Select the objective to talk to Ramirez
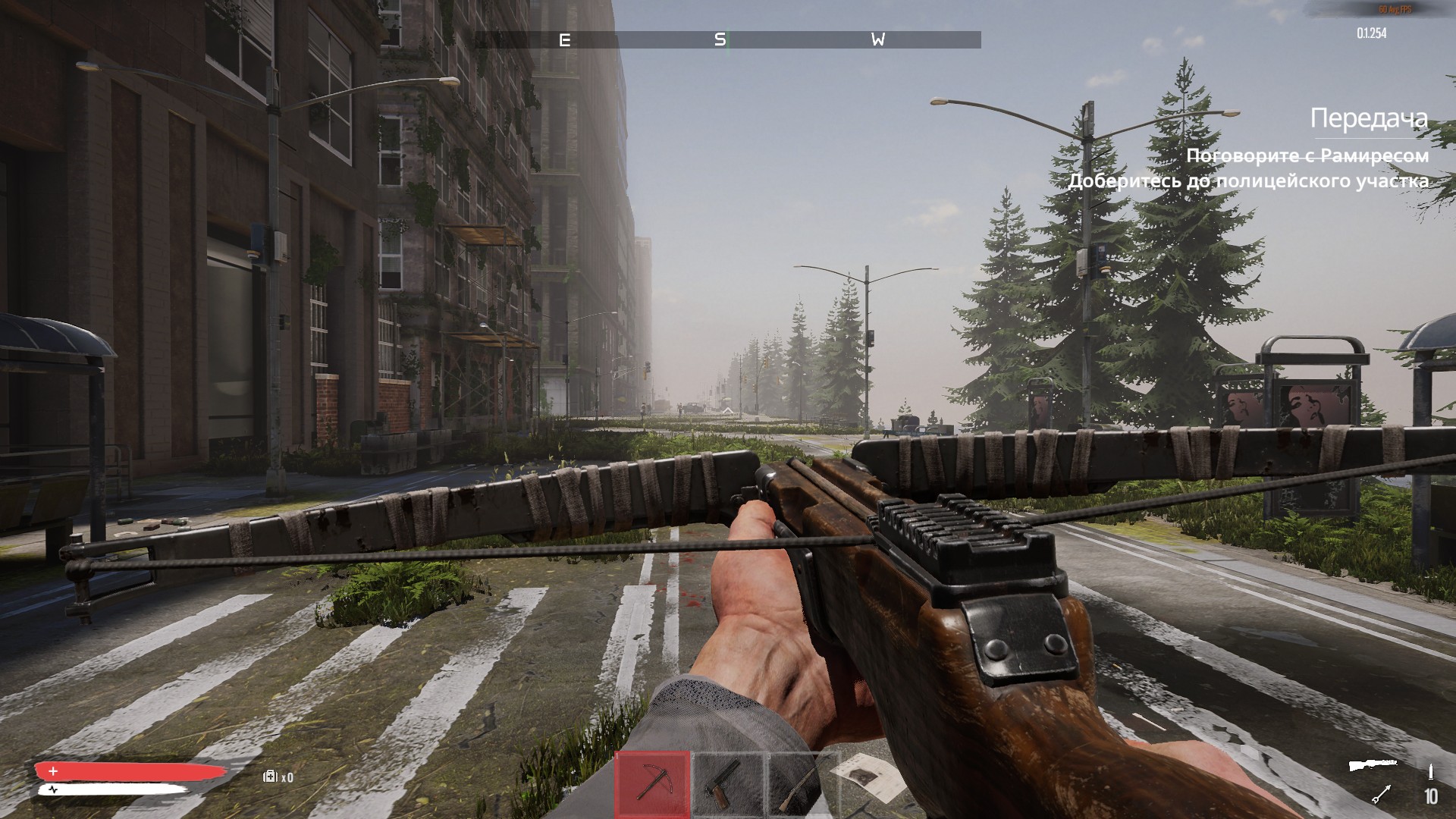This screenshot has width=1456, height=819. [1307, 155]
